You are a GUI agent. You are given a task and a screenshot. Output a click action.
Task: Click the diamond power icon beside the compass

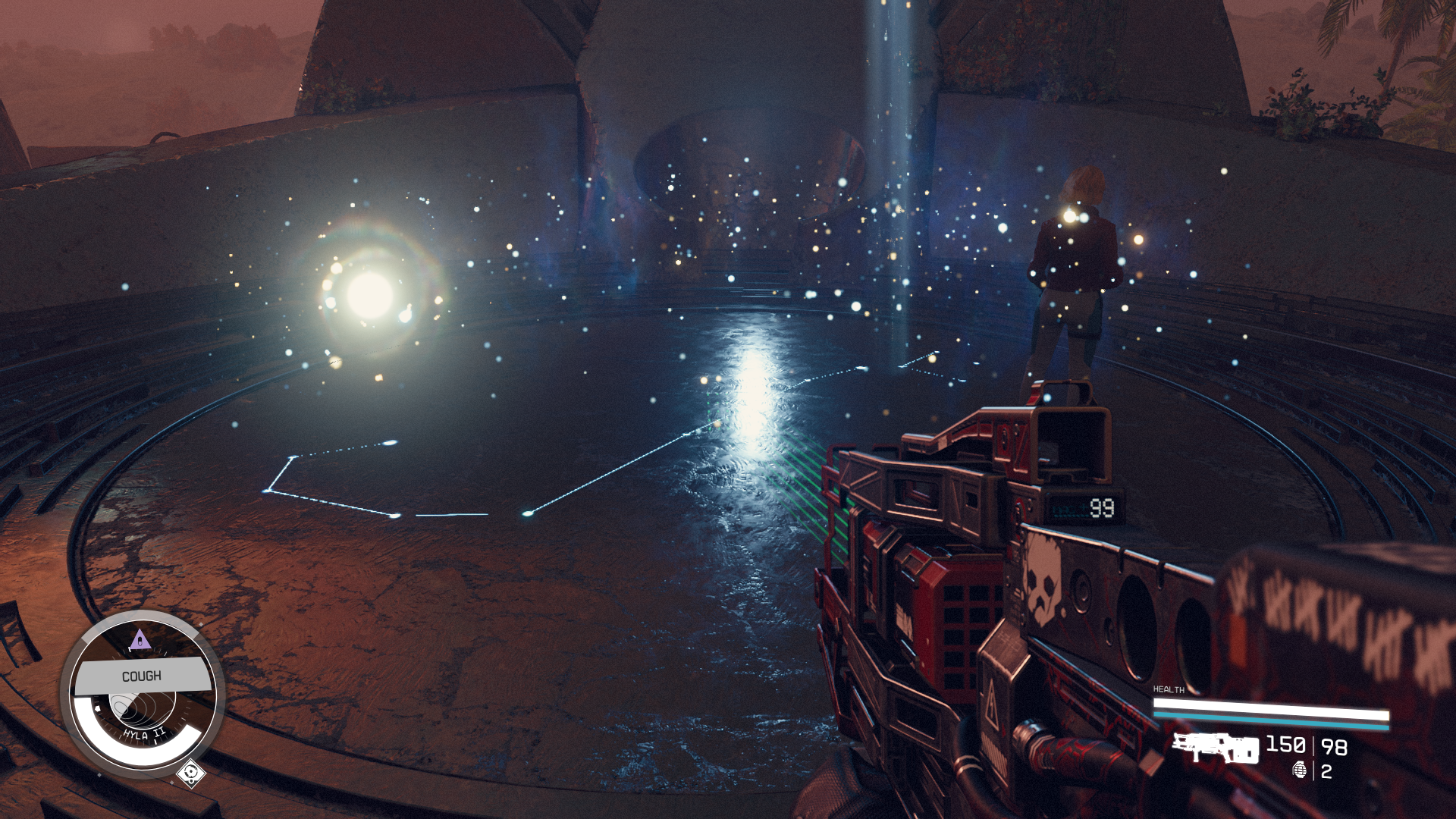coord(190,773)
